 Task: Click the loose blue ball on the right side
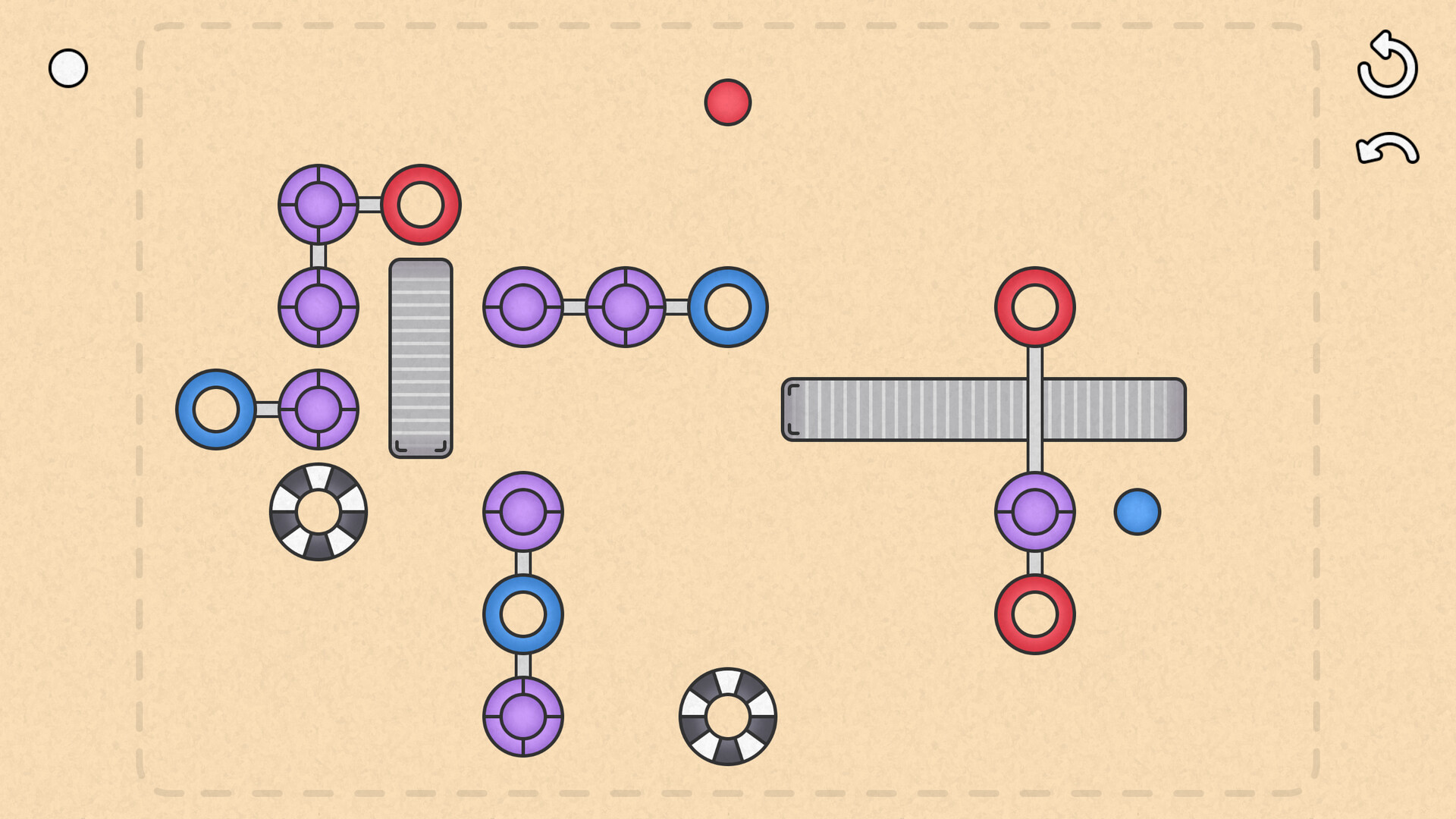coord(1136,513)
